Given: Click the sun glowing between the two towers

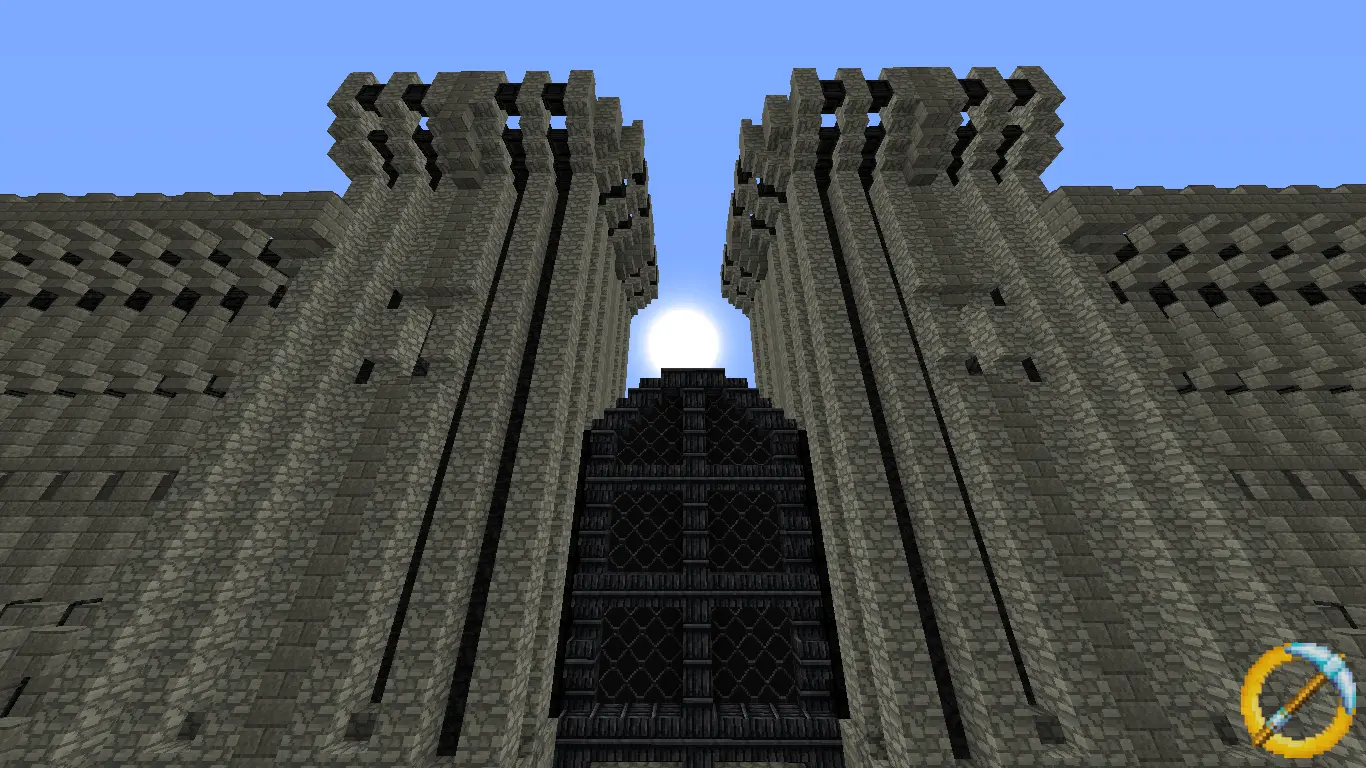Looking at the screenshot, I should [x=682, y=330].
